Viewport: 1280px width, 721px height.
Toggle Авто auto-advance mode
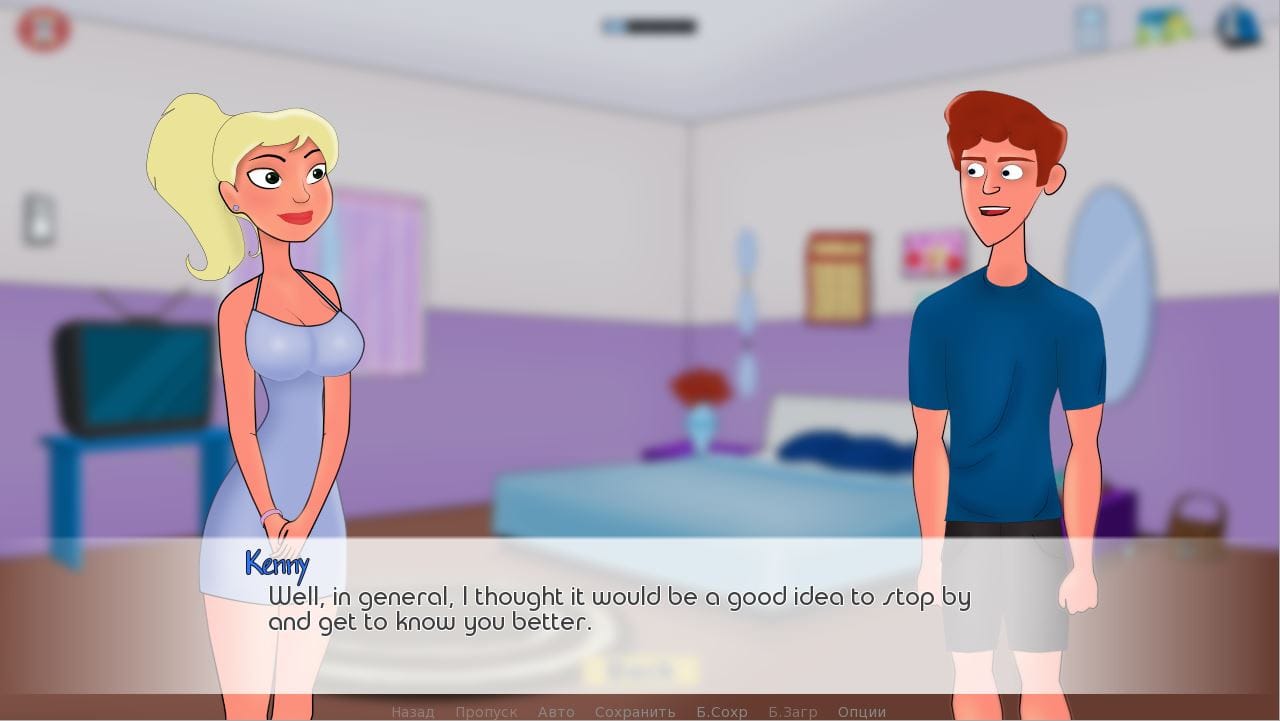(556, 712)
